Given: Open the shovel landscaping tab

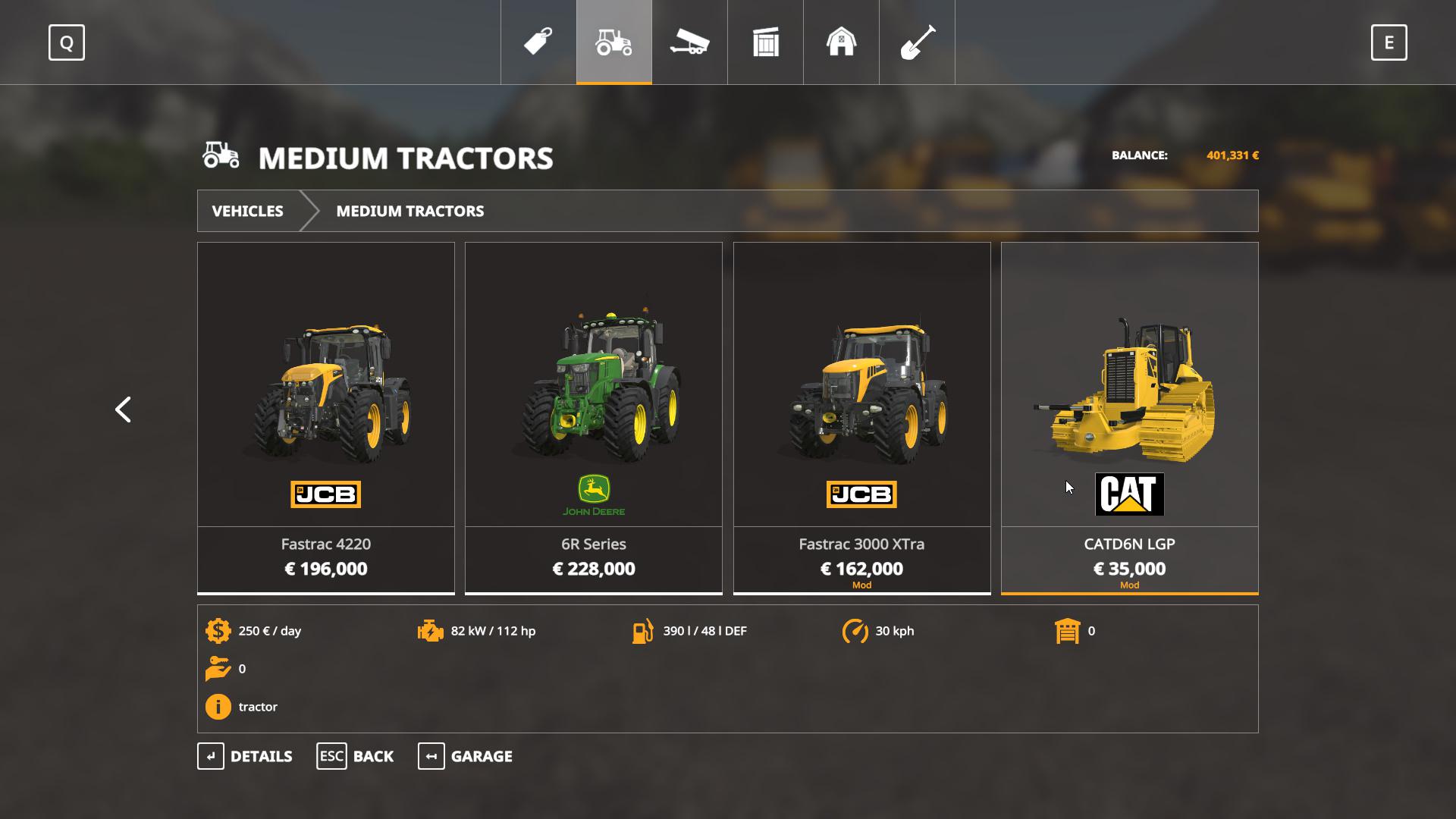Looking at the screenshot, I should [917, 42].
